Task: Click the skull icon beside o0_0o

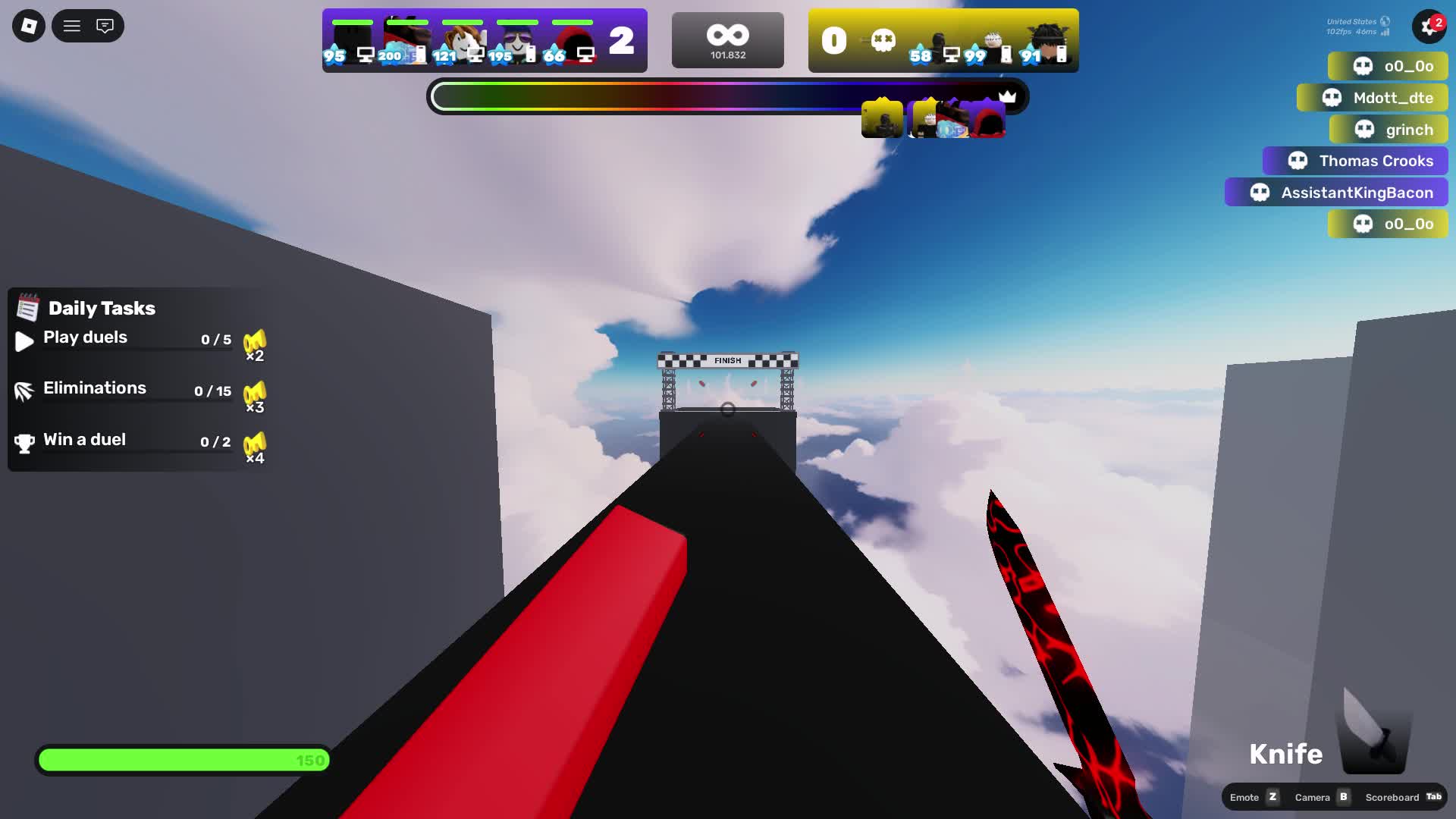Action: (x=1362, y=66)
